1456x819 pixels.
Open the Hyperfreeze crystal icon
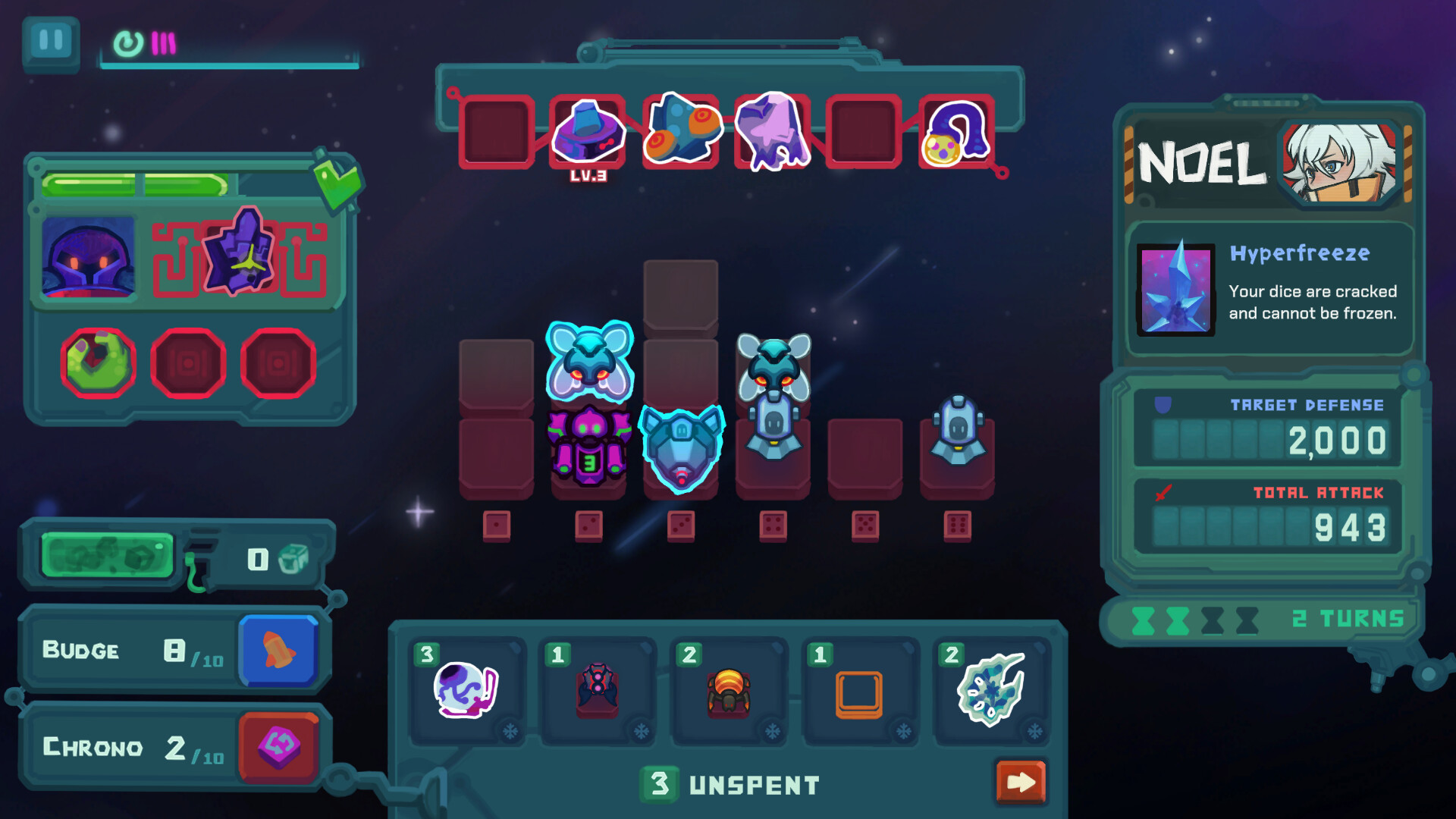(1175, 289)
